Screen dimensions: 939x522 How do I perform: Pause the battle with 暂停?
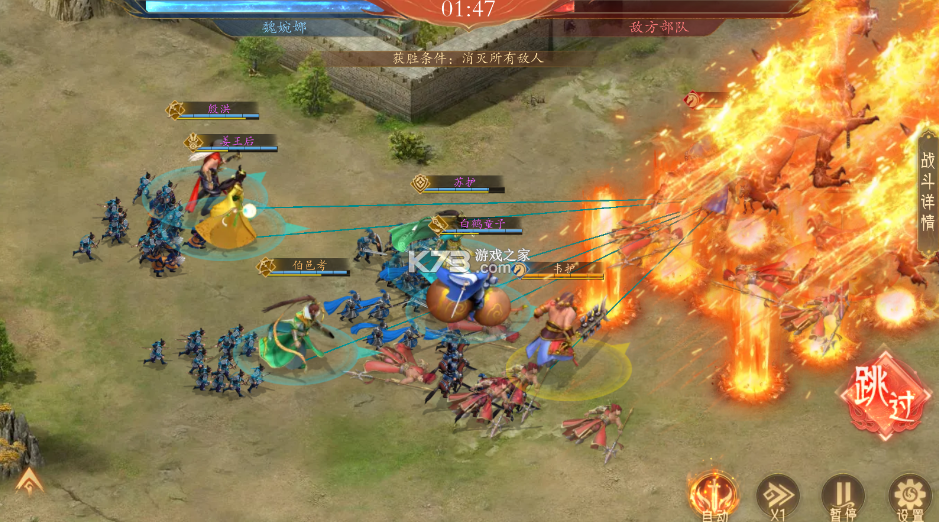(x=842, y=494)
